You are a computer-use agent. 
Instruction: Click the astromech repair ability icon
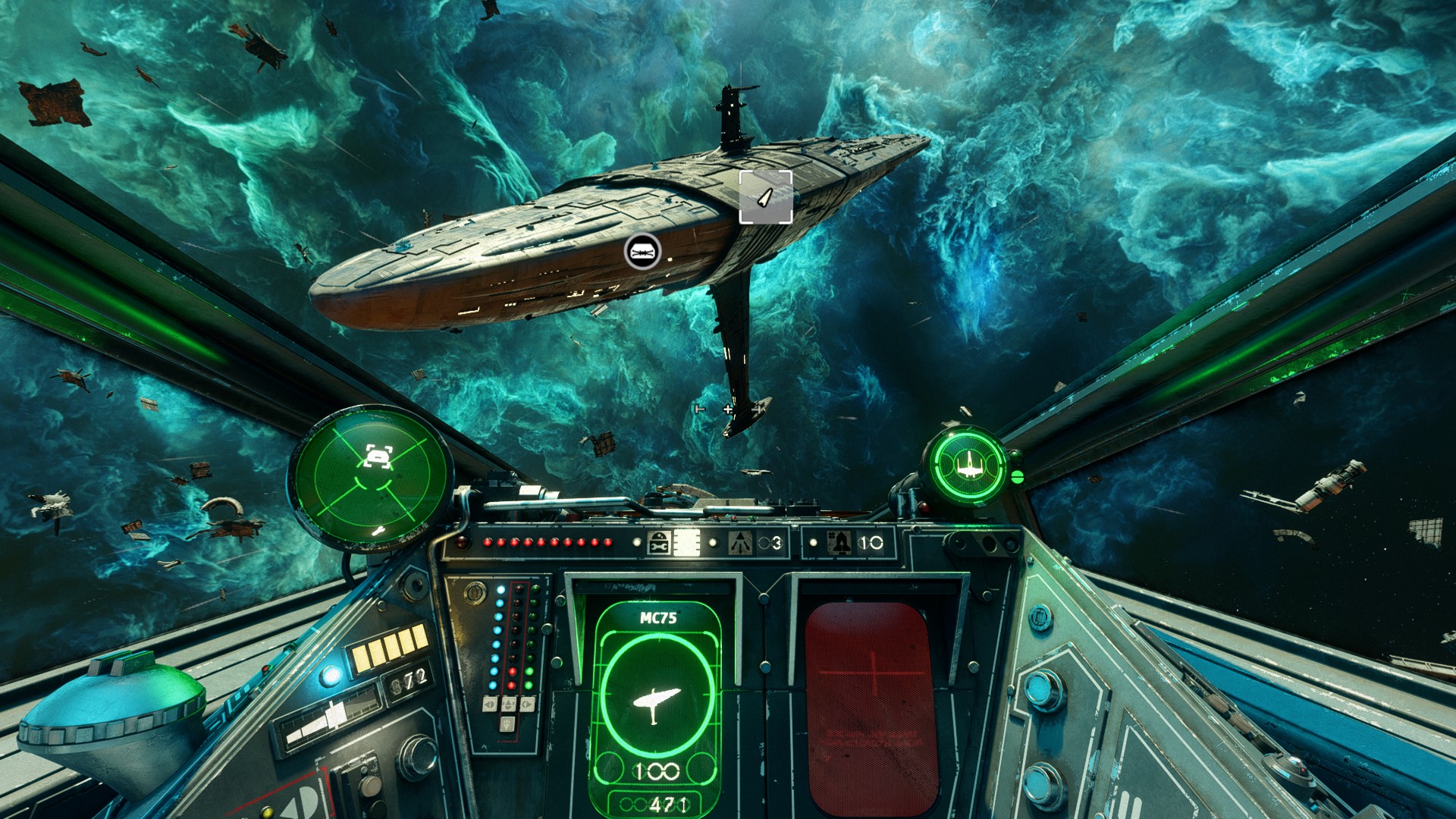pyautogui.click(x=658, y=543)
